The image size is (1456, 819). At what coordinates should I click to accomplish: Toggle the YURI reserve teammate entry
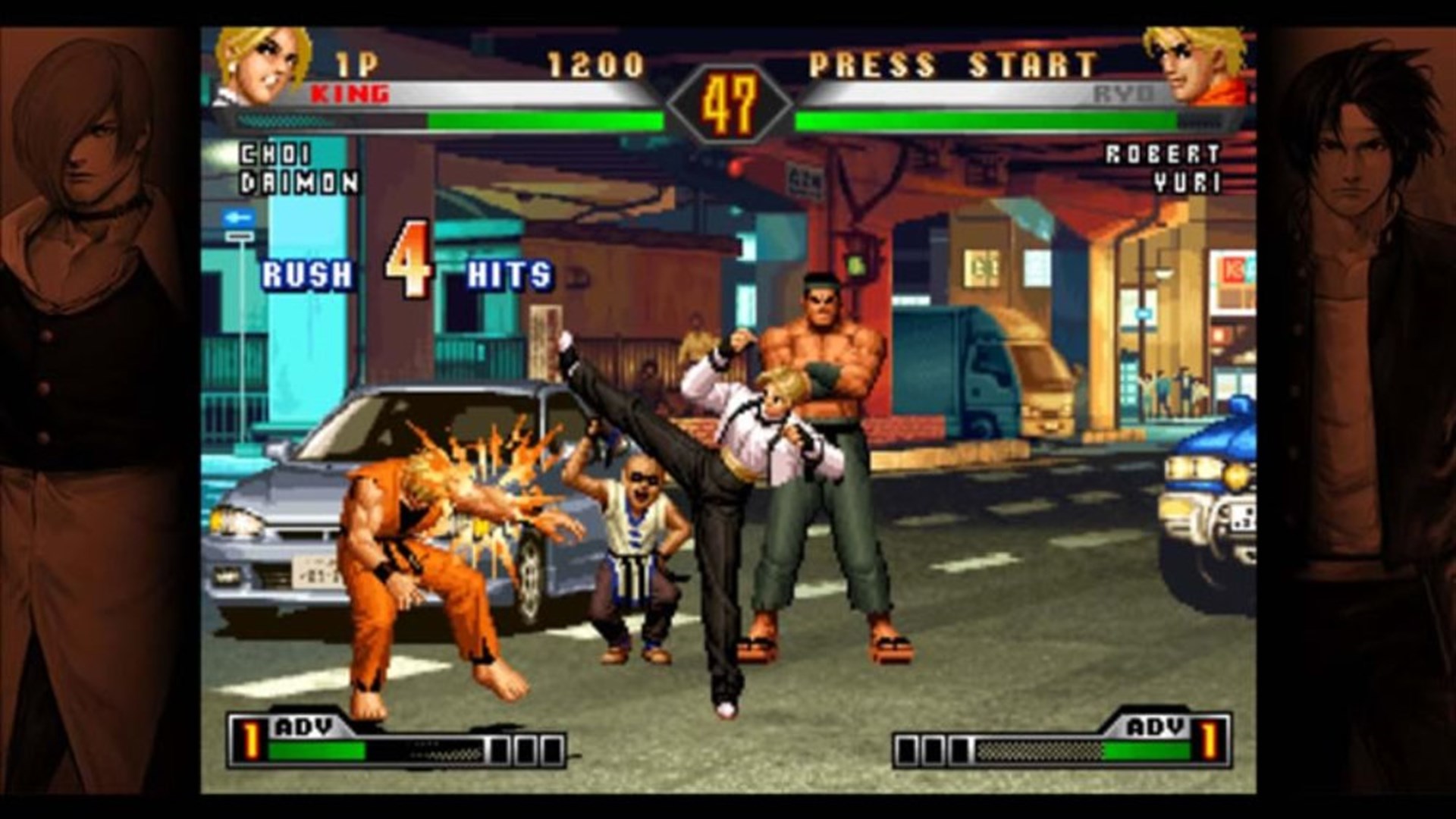[1186, 182]
